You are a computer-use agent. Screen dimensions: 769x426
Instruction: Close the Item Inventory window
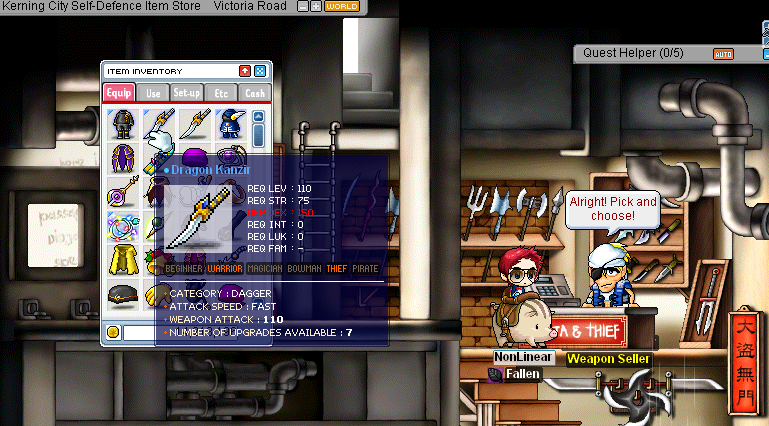coord(260,71)
